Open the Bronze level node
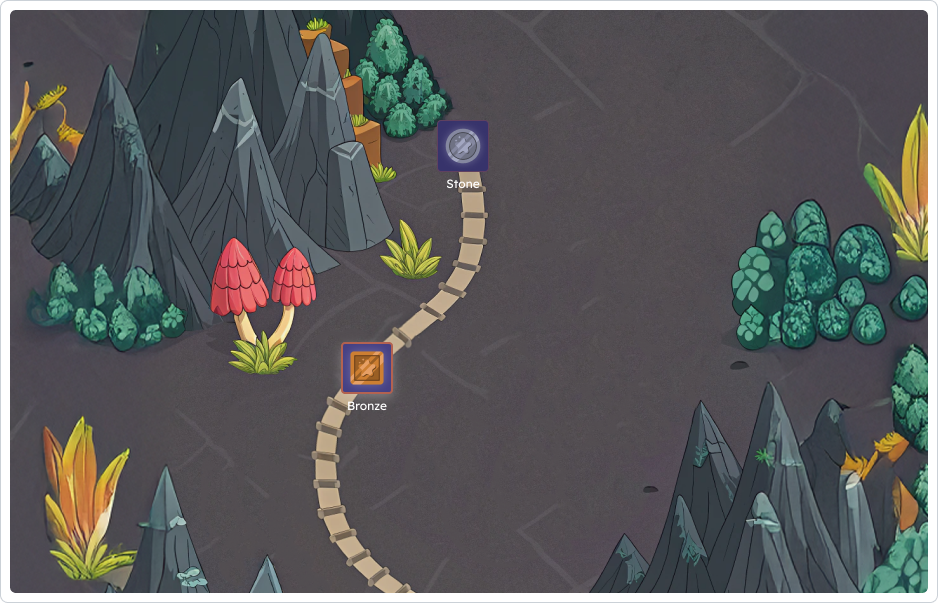 (x=367, y=367)
